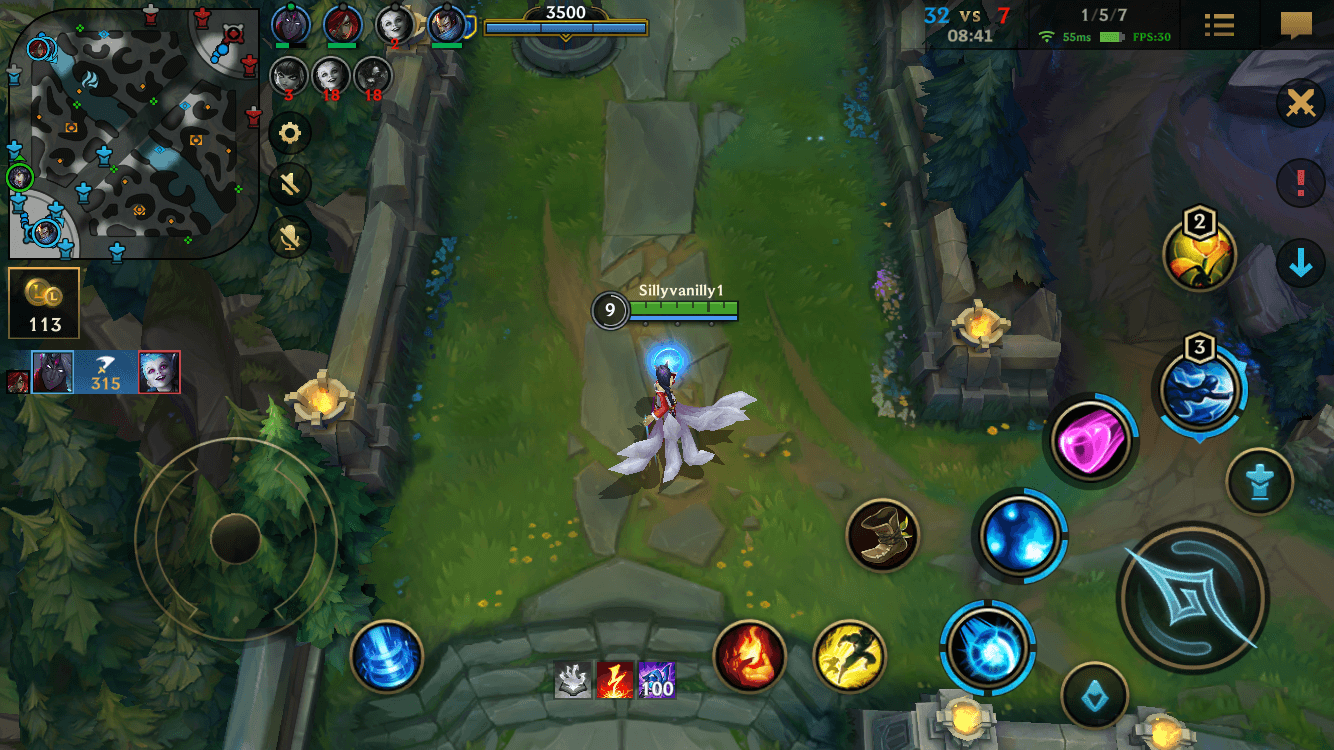Open the scoreboard list at top right
The width and height of the screenshot is (1334, 750).
click(1219, 24)
